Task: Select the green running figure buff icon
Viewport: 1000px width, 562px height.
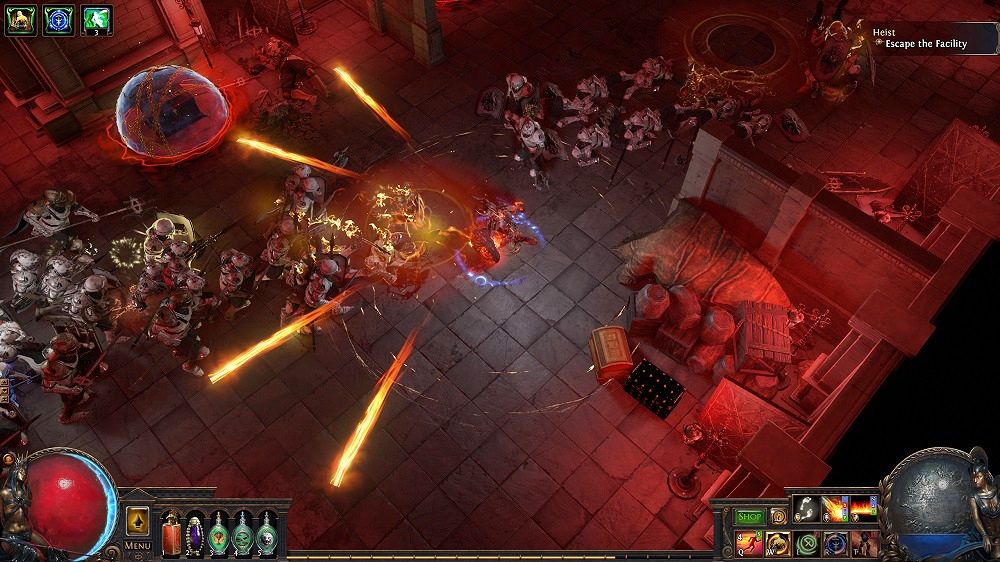Action: tap(97, 19)
